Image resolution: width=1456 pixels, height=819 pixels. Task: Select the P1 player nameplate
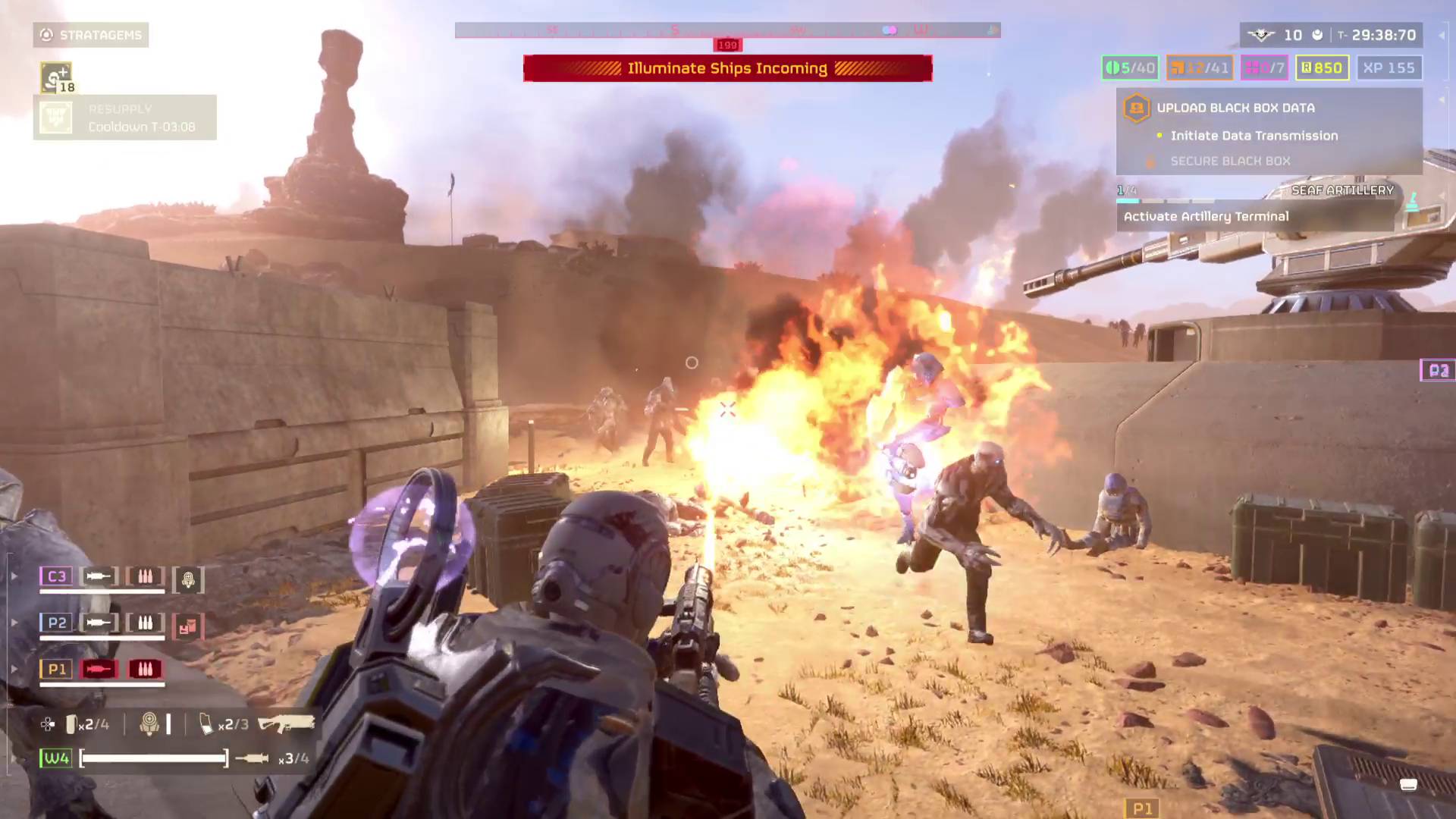tap(55, 669)
